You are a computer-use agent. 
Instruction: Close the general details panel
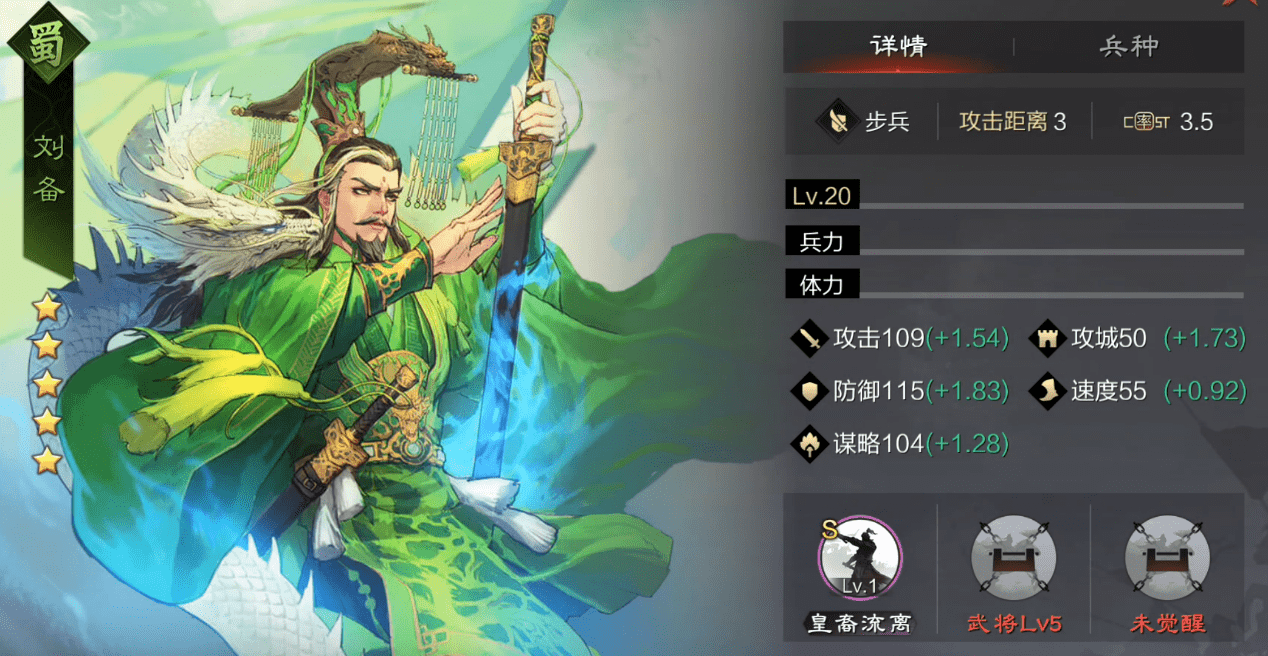(1241, 4)
